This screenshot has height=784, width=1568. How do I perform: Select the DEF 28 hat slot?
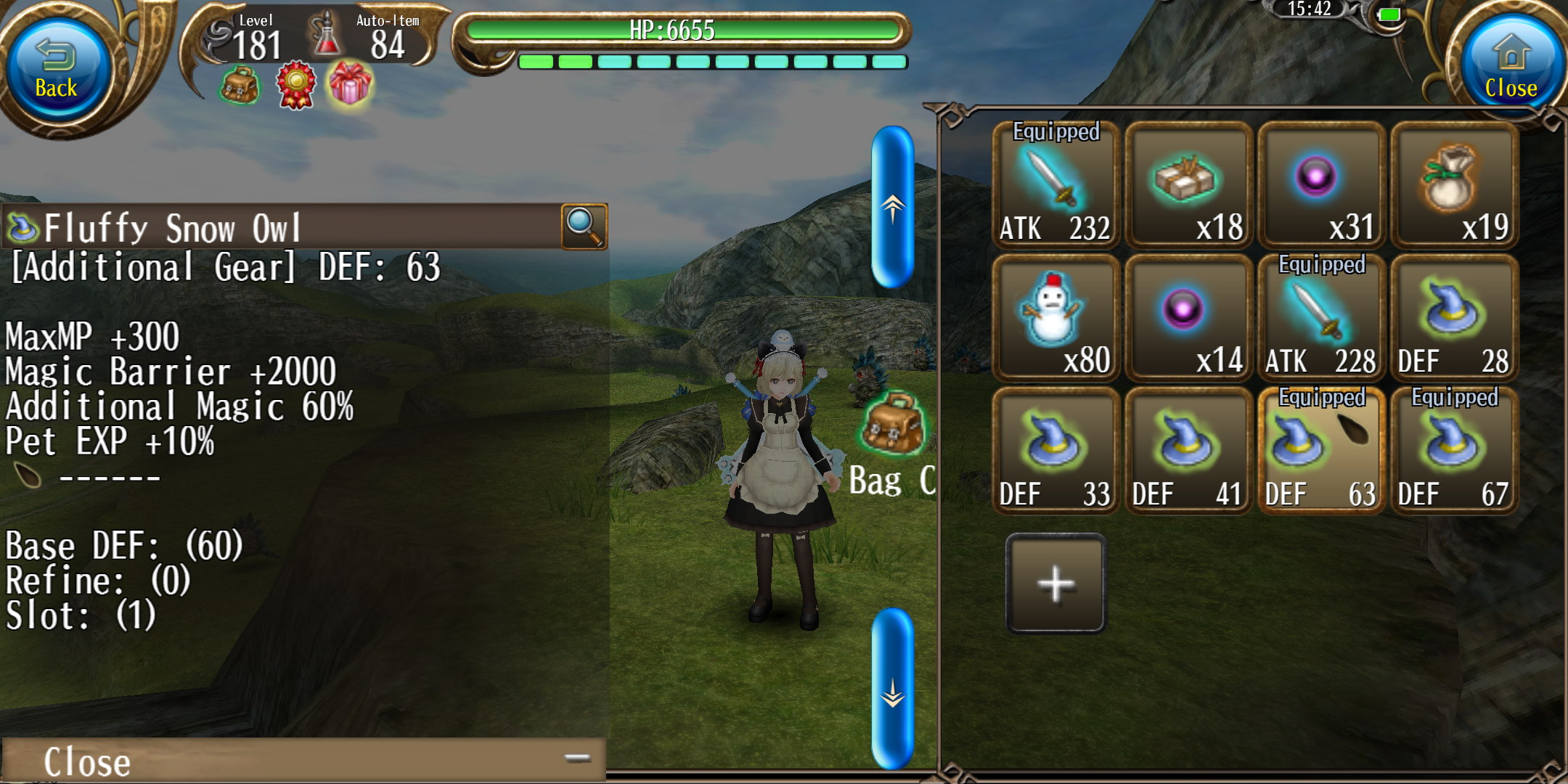[1453, 319]
